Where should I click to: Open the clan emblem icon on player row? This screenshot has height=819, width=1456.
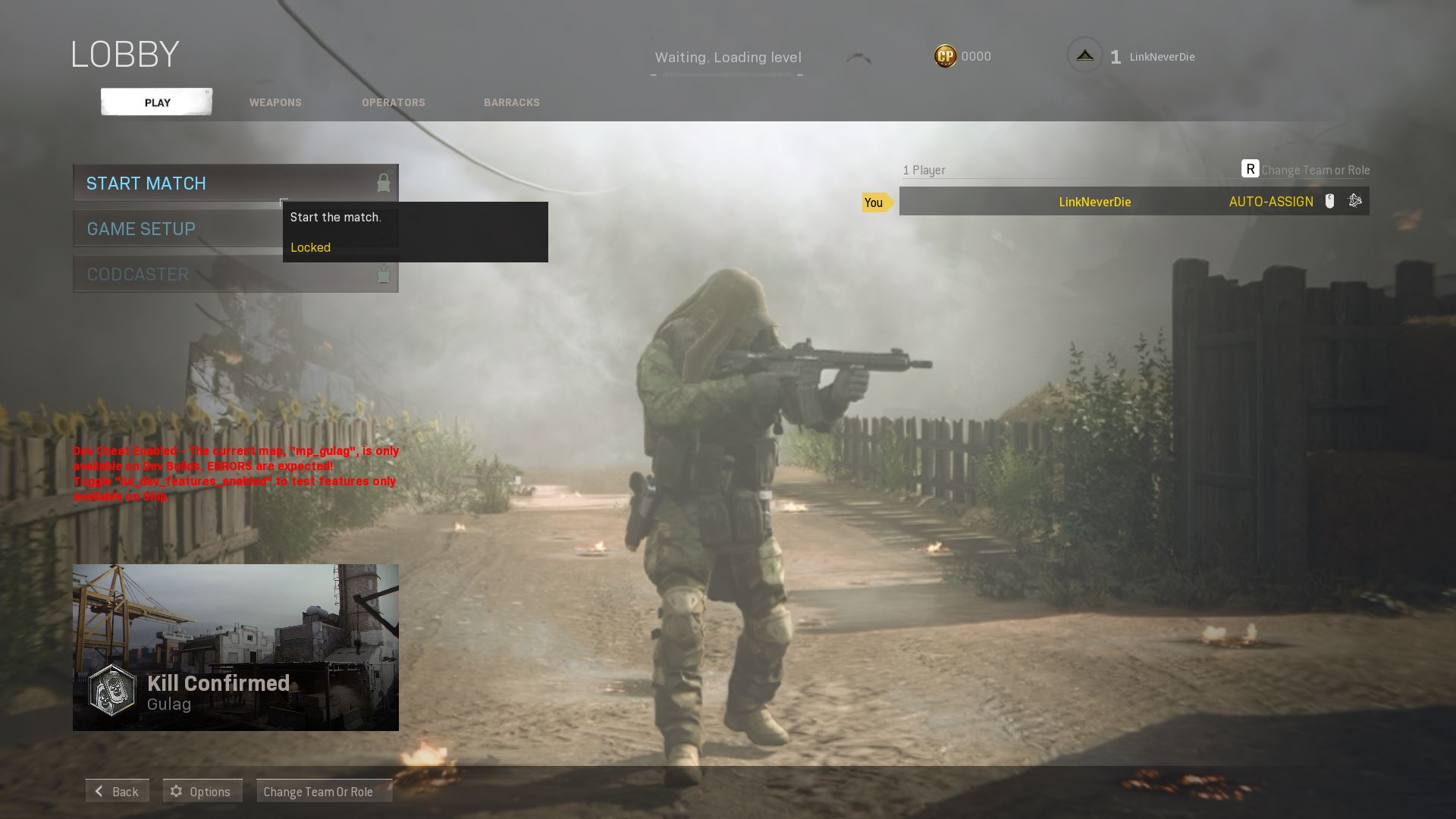(x=1354, y=201)
